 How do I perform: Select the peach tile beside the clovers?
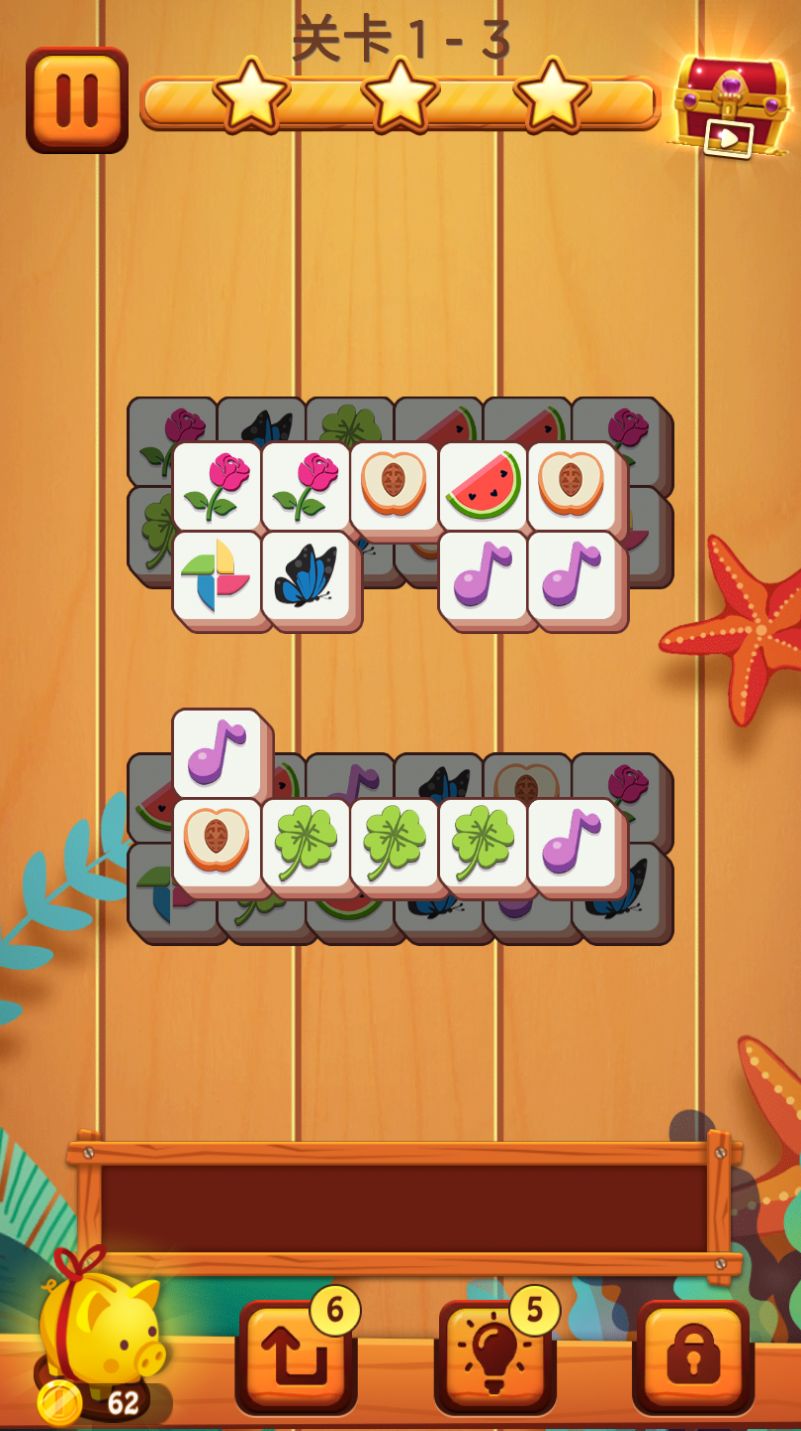[x=217, y=842]
